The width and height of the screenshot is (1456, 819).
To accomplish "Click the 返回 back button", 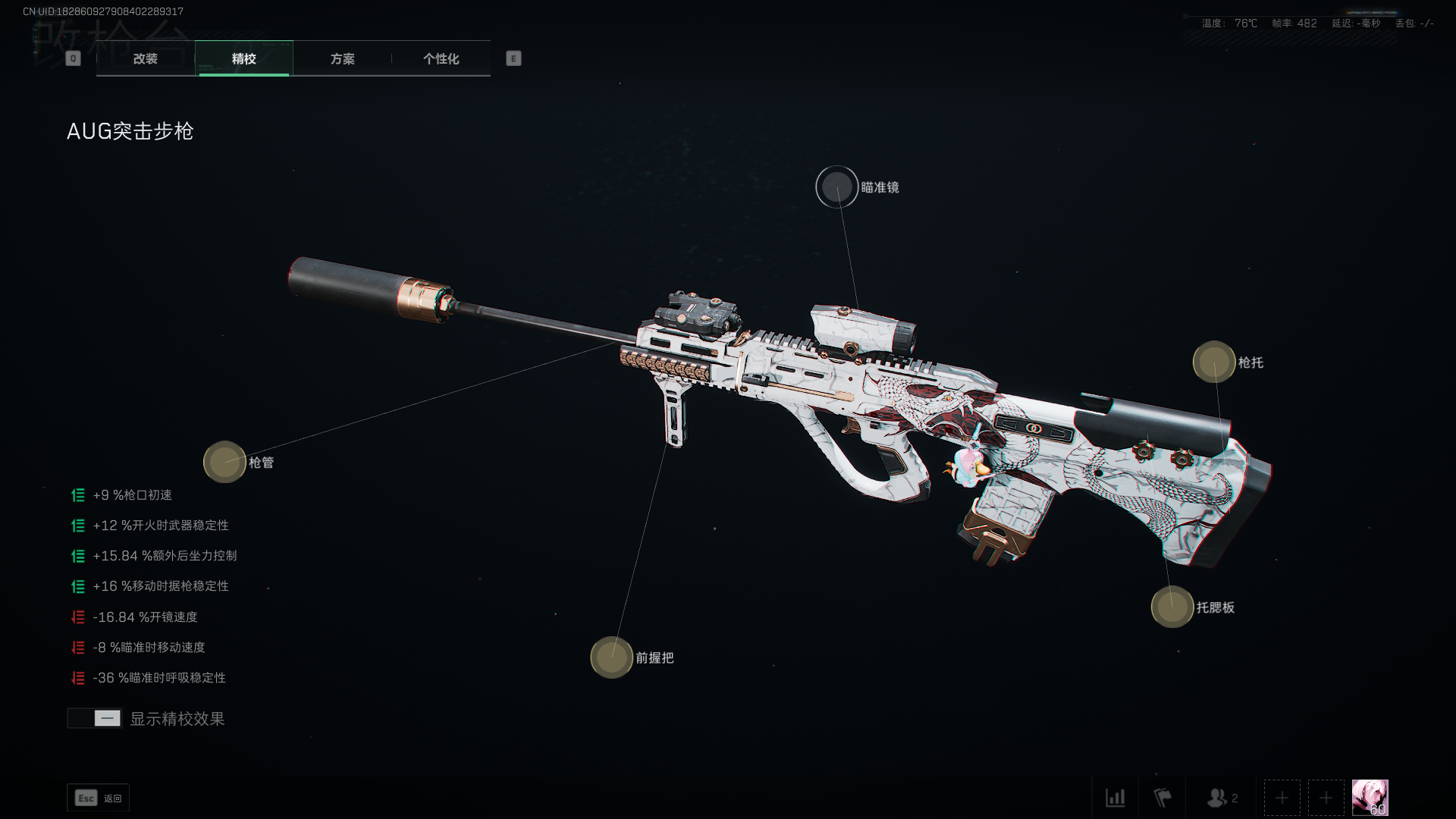I will (99, 798).
